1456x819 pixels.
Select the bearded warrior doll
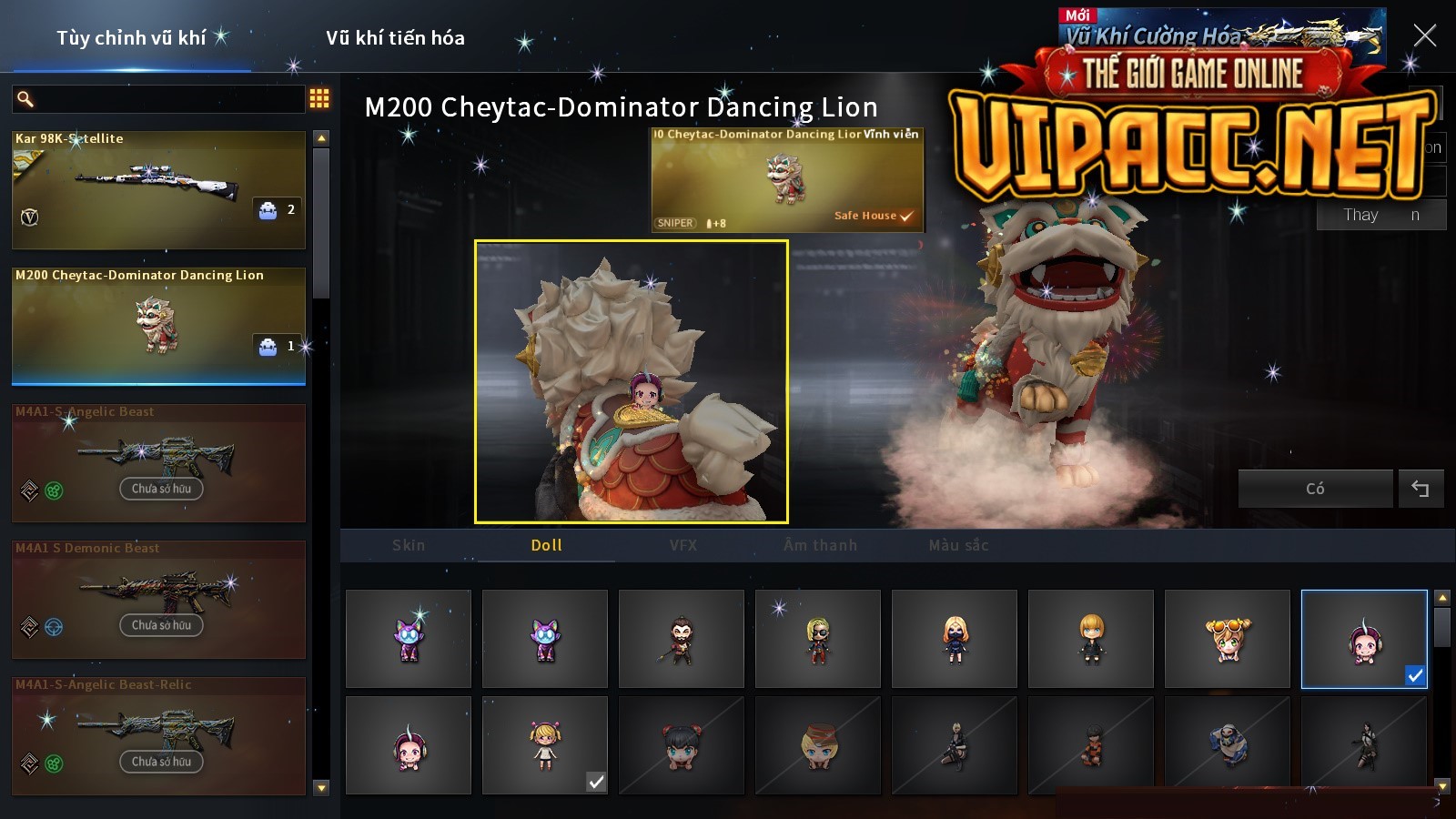pos(682,639)
